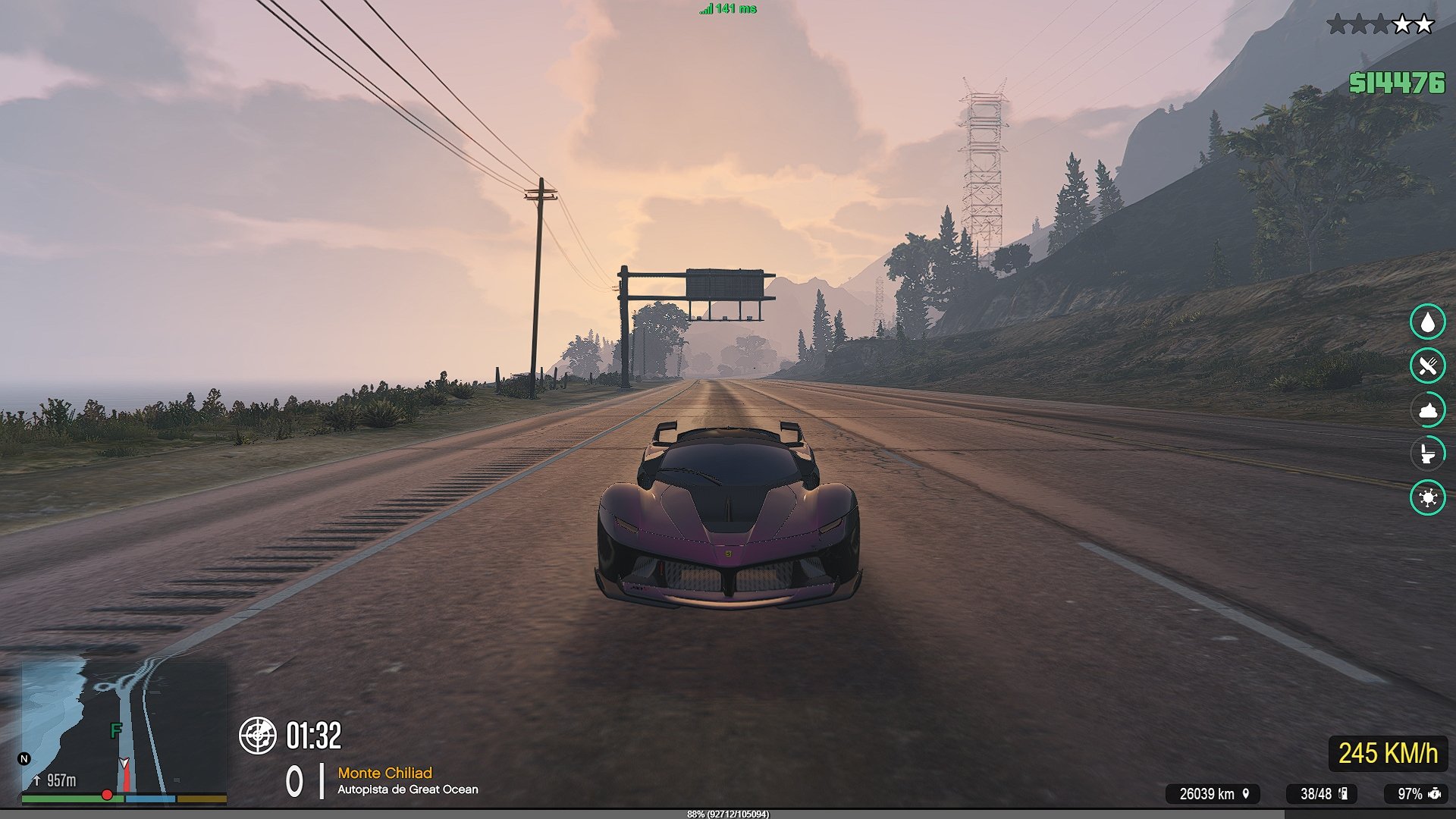Click the radar tracker icon beside the timer
1456x819 pixels.
(x=258, y=735)
